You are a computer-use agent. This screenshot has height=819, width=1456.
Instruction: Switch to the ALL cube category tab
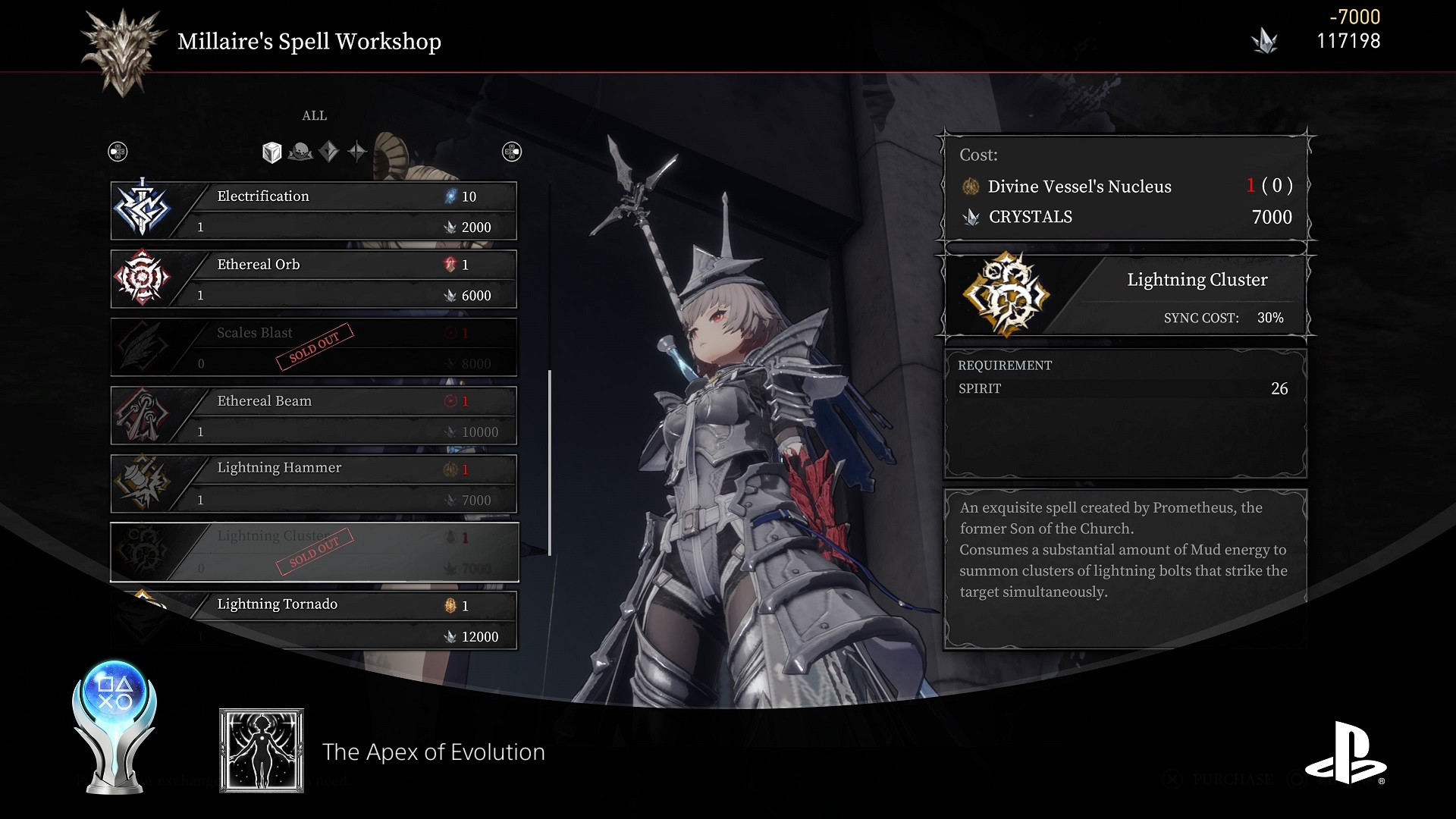tap(271, 152)
